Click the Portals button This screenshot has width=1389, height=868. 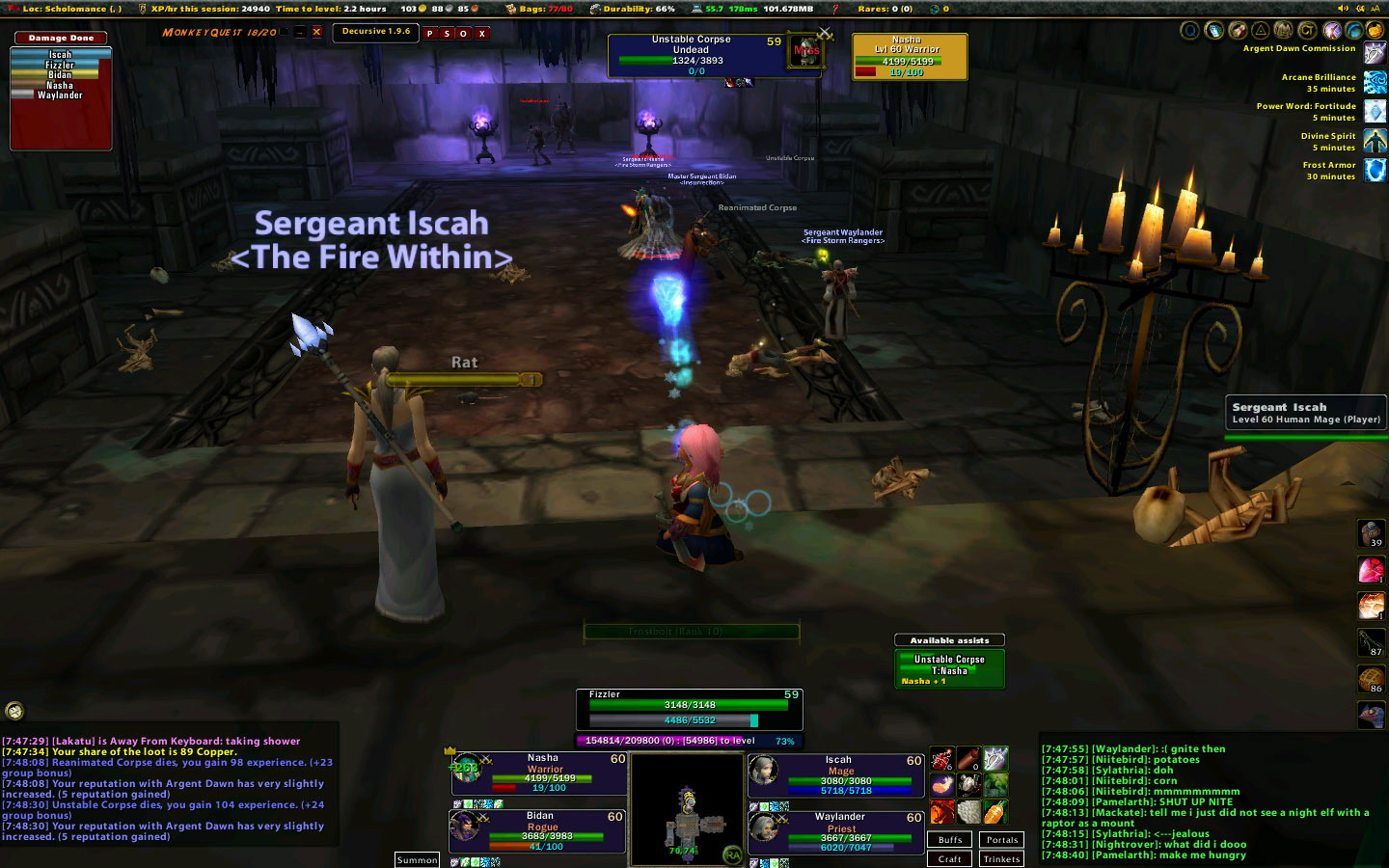tap(1002, 840)
